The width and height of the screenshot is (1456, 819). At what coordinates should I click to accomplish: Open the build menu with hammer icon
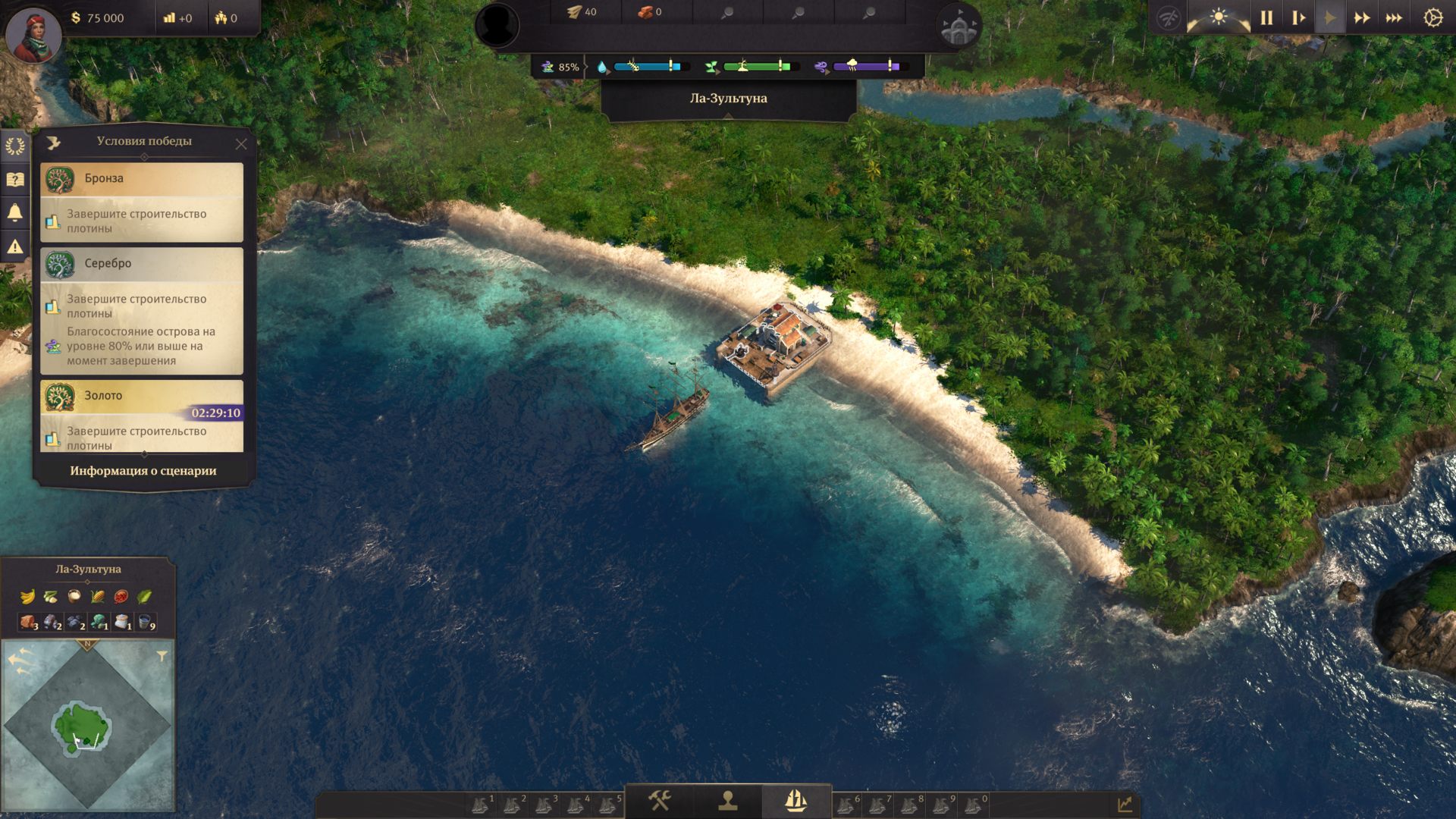[660, 800]
